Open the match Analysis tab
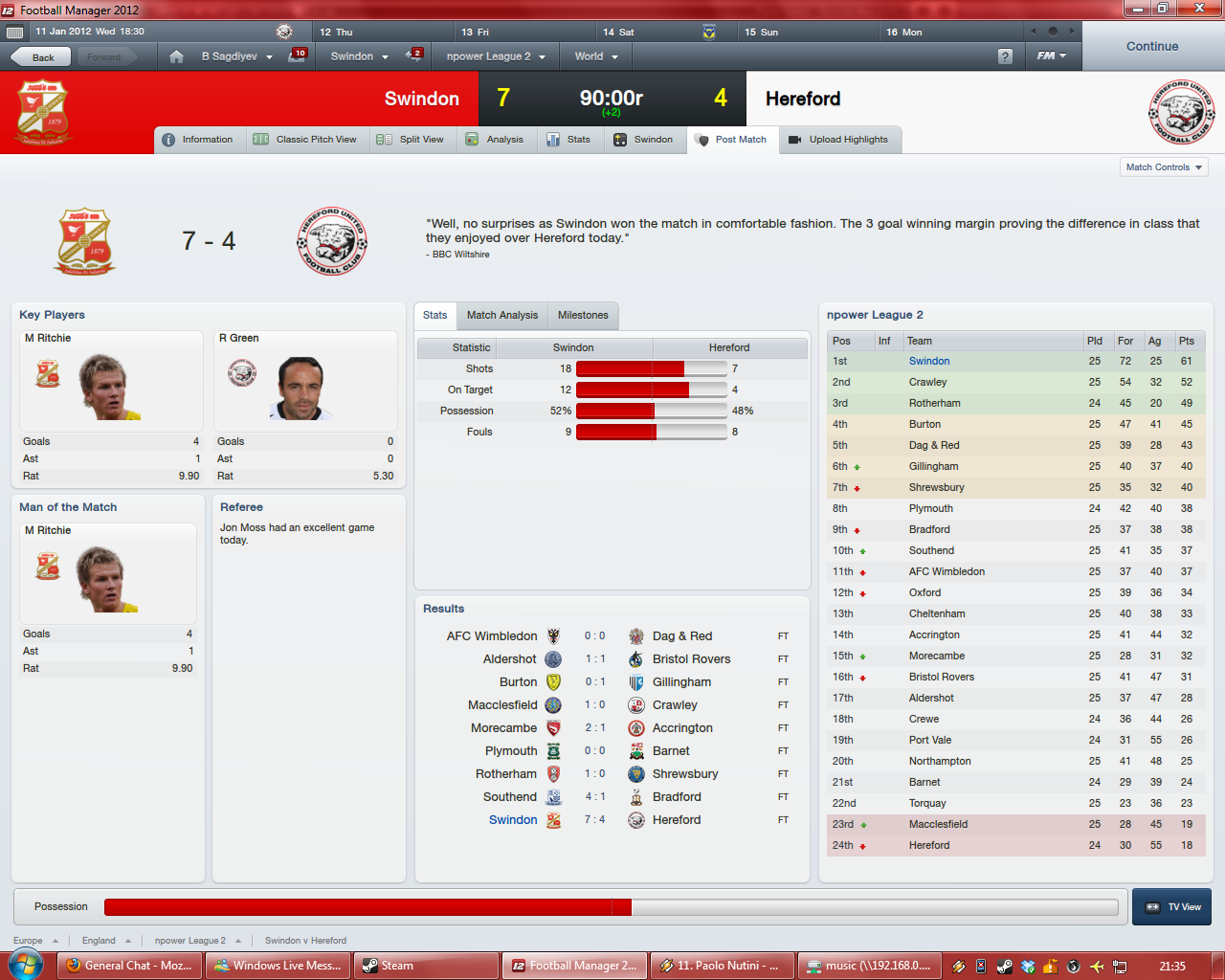This screenshot has height=980, width=1225. (x=495, y=140)
